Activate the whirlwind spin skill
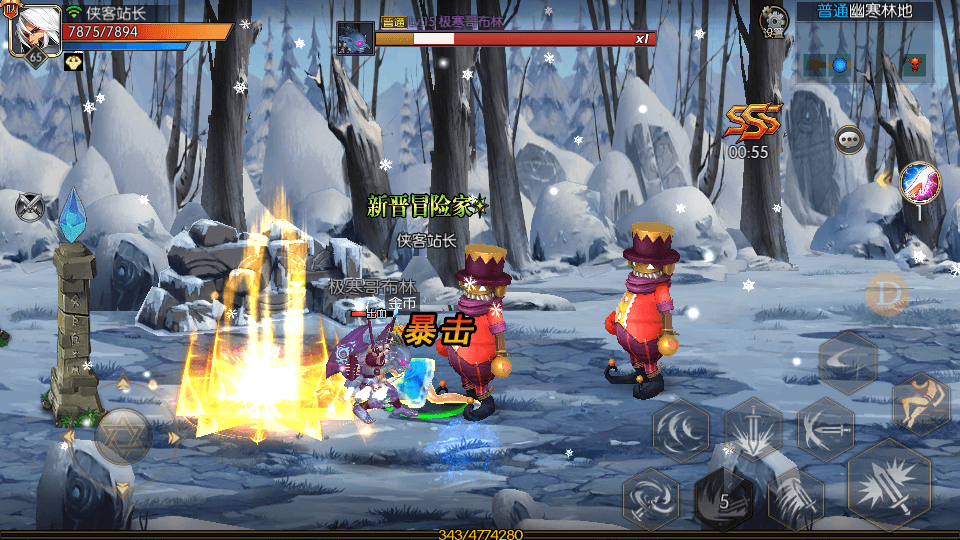Screen dimensions: 960x540 coord(651,497)
